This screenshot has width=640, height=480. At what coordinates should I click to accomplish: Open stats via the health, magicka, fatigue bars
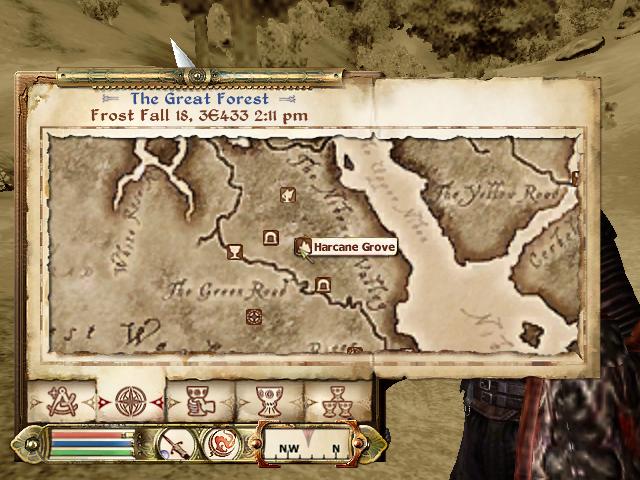[x=90, y=443]
